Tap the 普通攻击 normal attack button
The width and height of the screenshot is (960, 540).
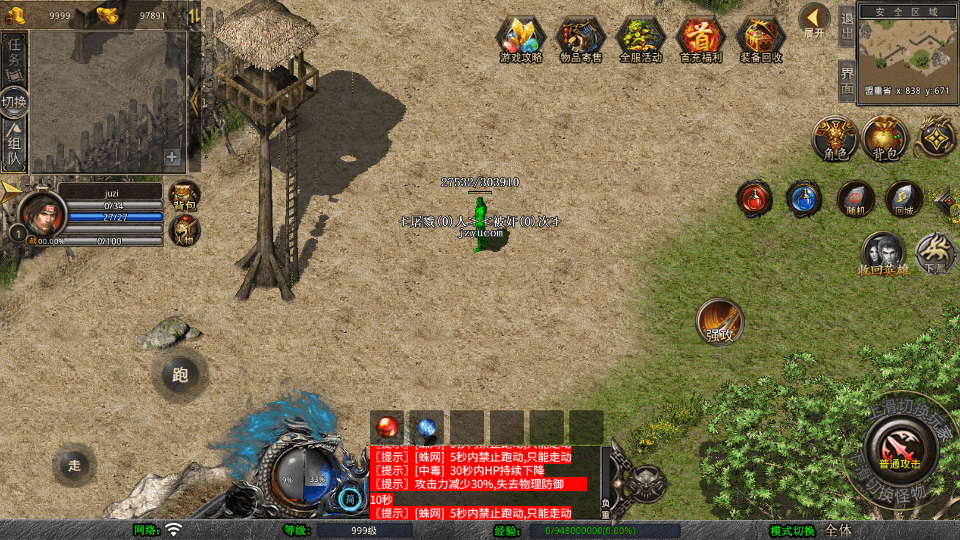pos(899,445)
